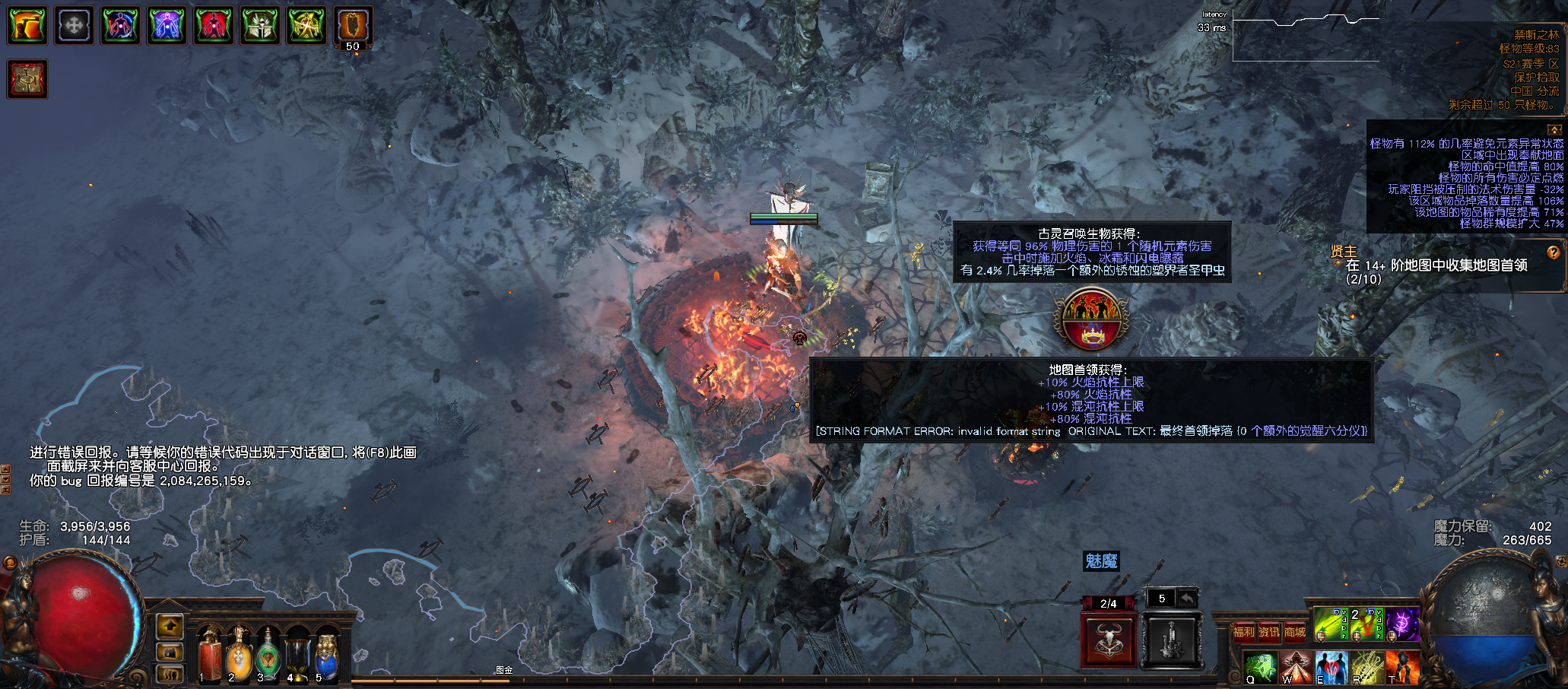Screen dimensions: 1568x689
Task: Open the 福利 welfare button
Action: [x=1243, y=632]
